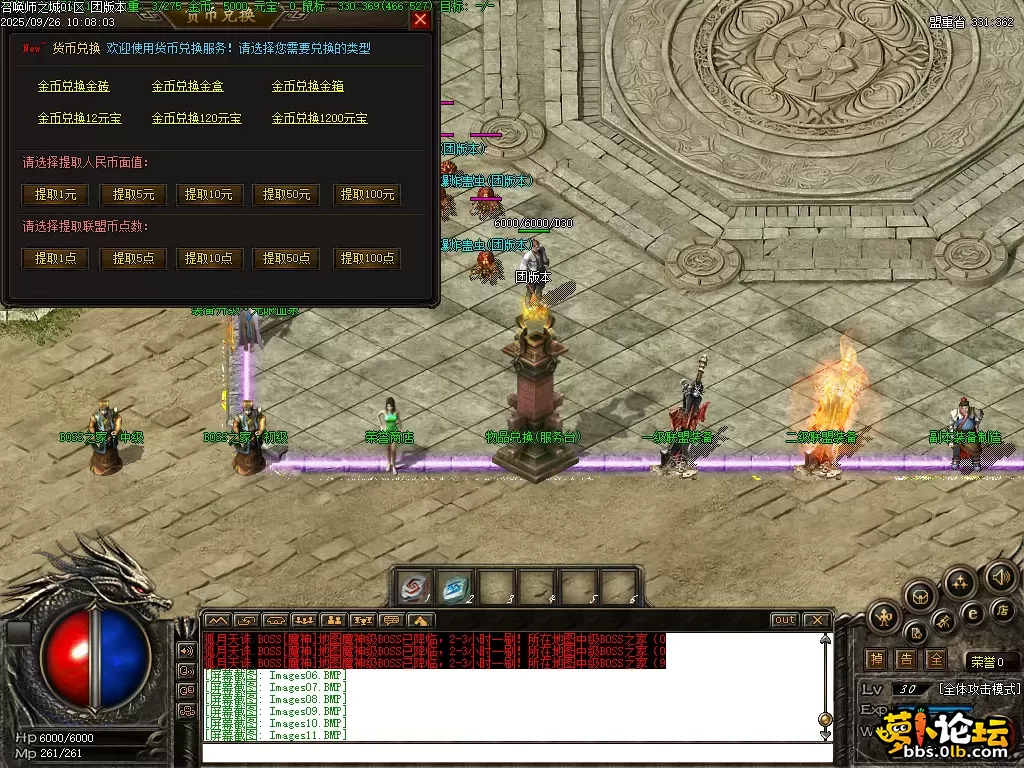Click the 提取100点 button
1024x768 pixels.
pyautogui.click(x=367, y=258)
